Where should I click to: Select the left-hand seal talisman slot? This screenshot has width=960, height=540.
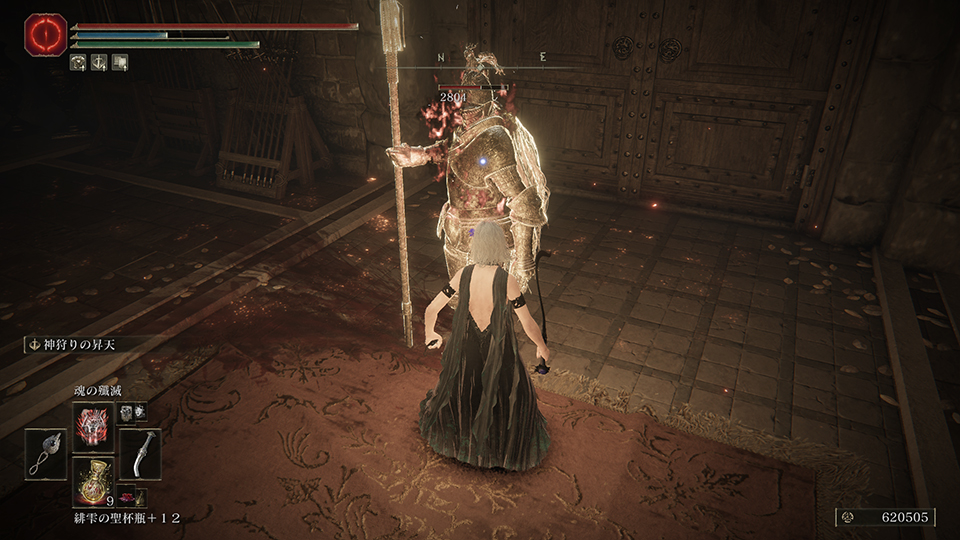pyautogui.click(x=46, y=454)
